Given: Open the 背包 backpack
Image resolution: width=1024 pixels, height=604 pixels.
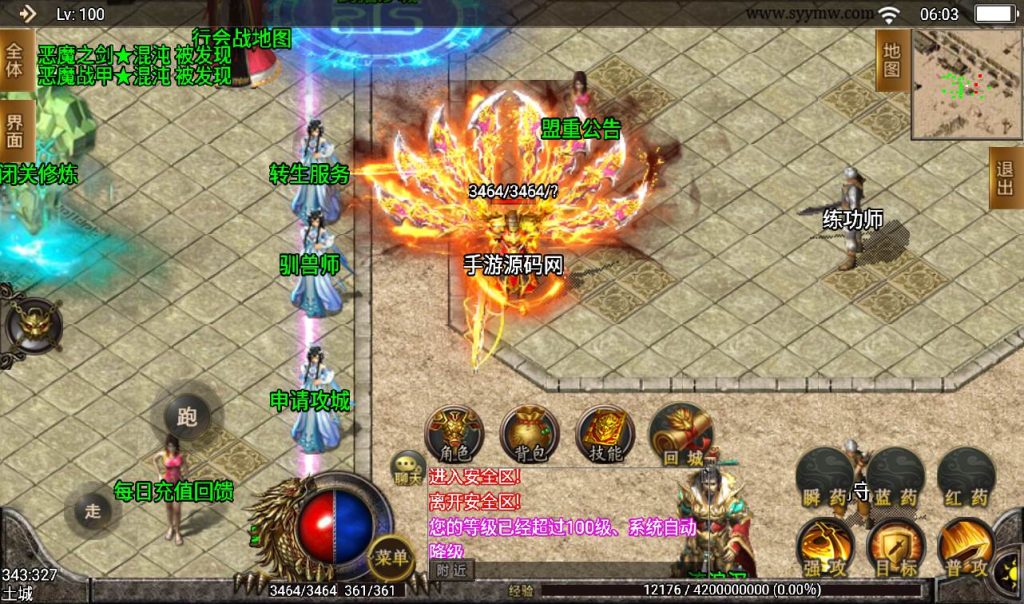Looking at the screenshot, I should (x=529, y=433).
